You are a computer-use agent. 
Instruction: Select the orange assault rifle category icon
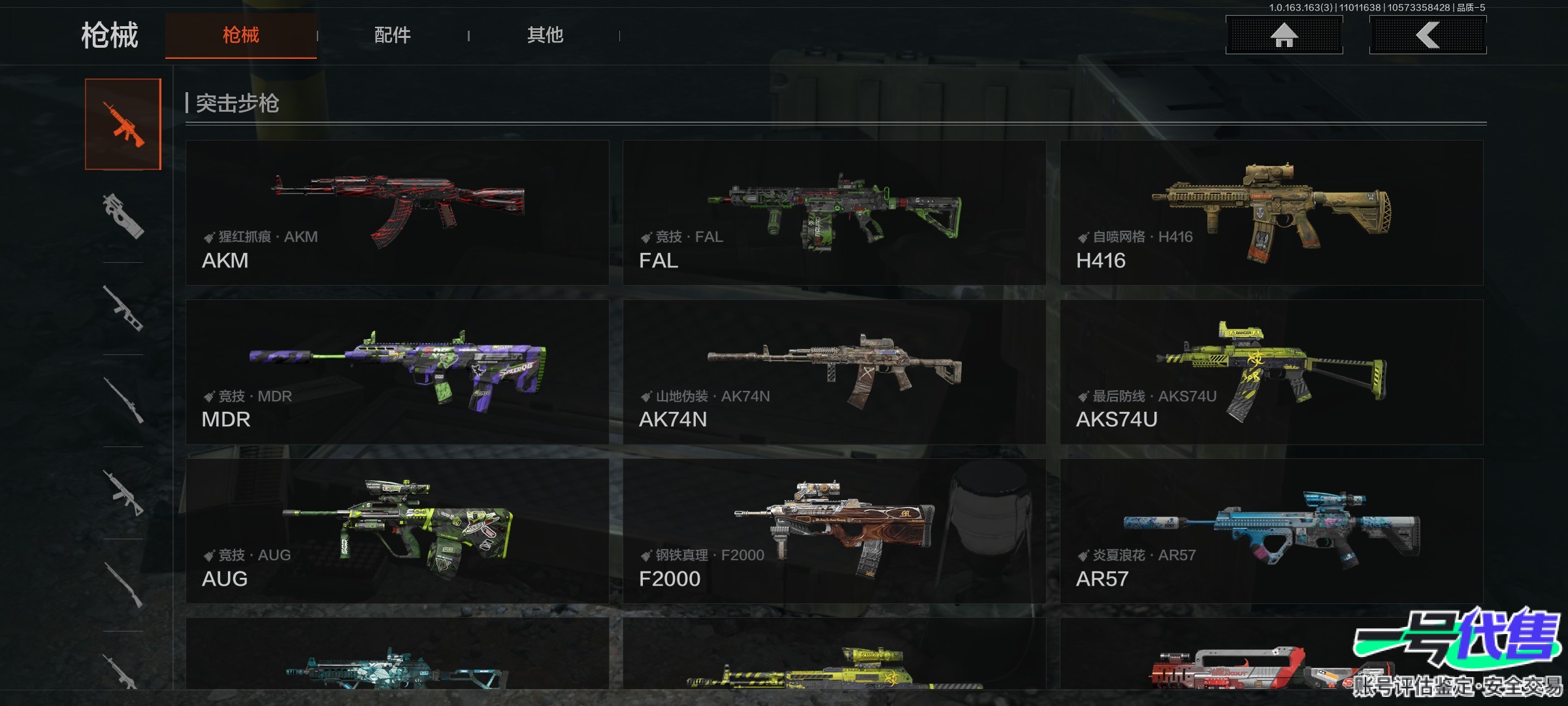123,124
